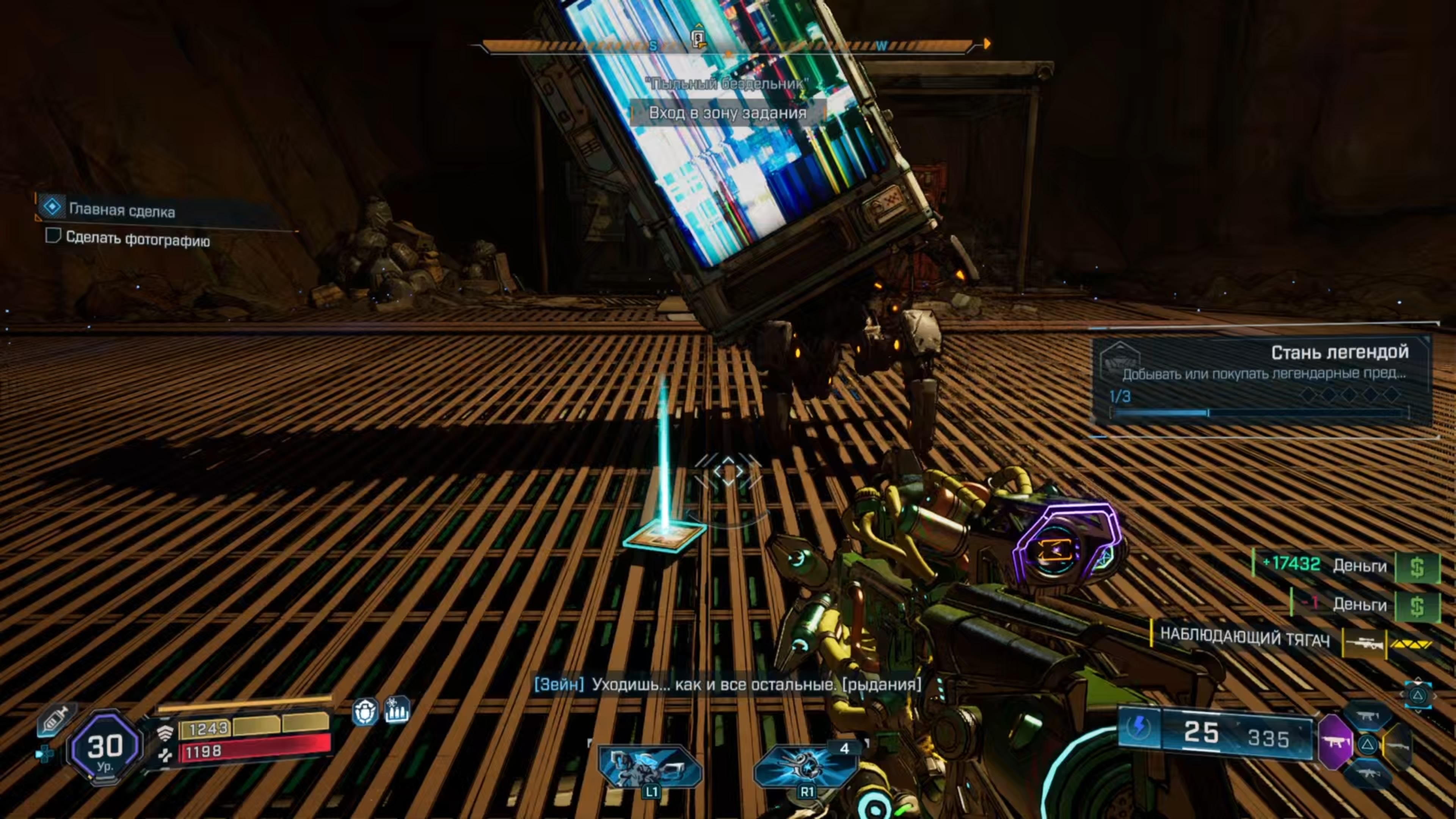Select the purple SMG weapon slot
1456x819 pixels.
[1335, 742]
